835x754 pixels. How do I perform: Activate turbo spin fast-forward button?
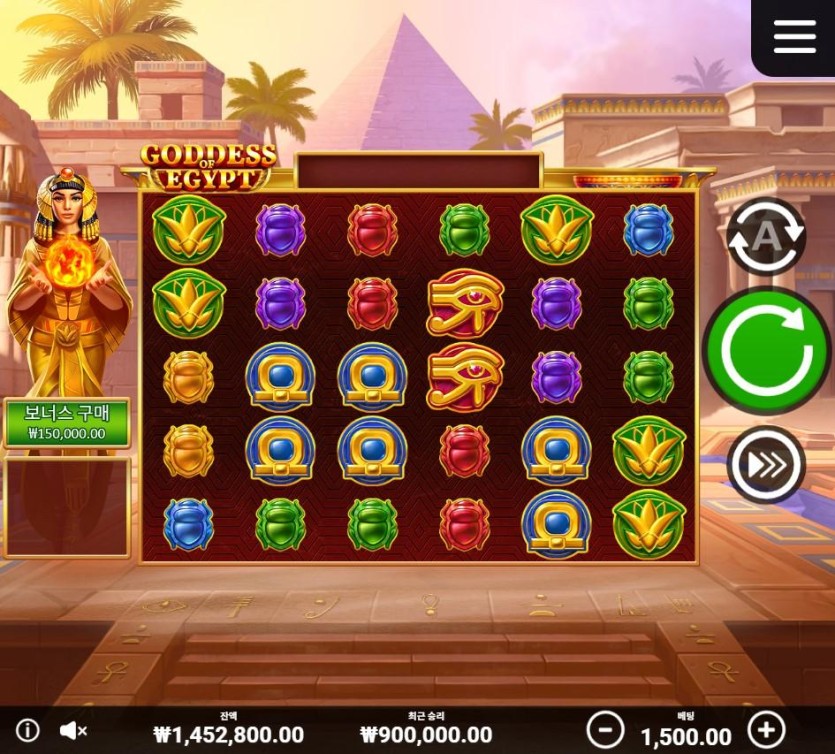[x=765, y=464]
